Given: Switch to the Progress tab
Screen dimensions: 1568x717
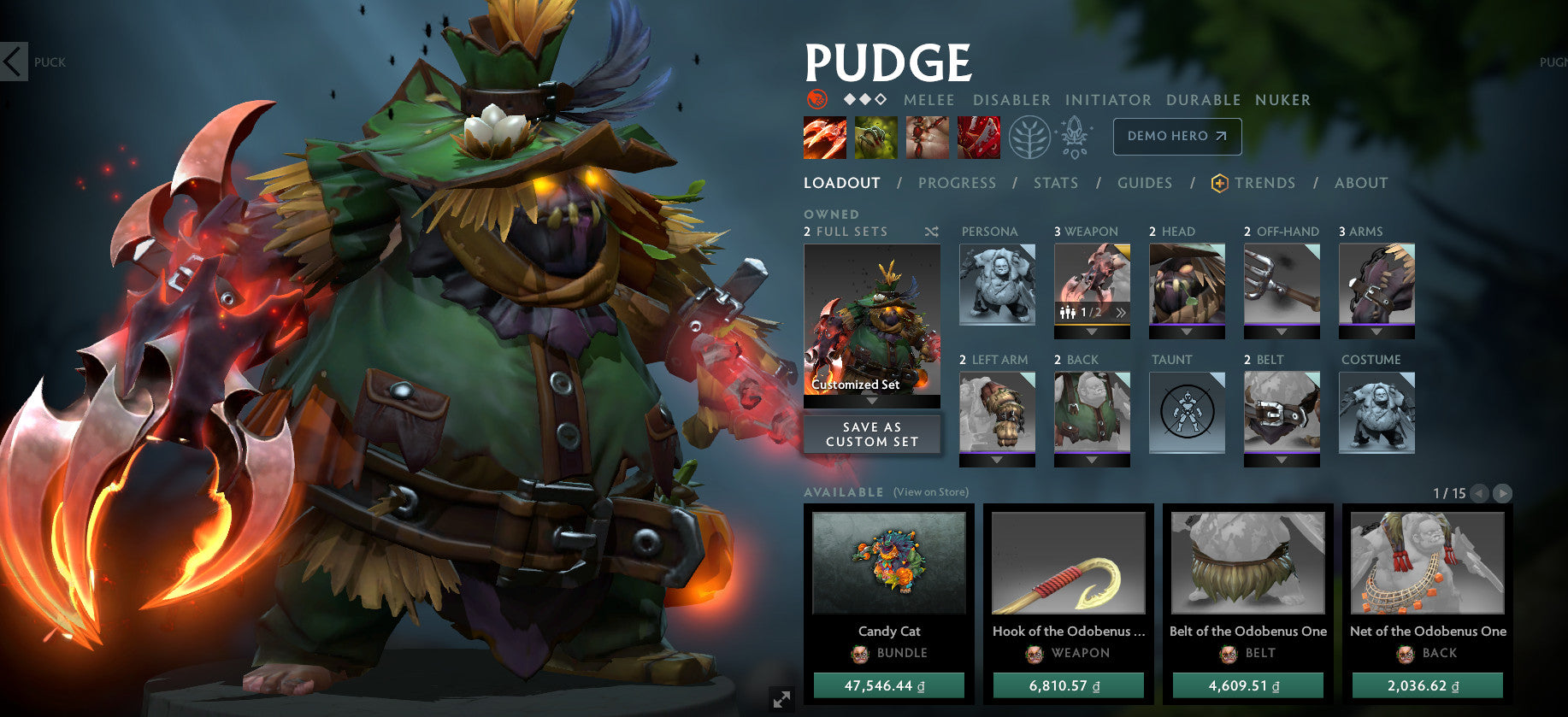Looking at the screenshot, I should (x=957, y=182).
